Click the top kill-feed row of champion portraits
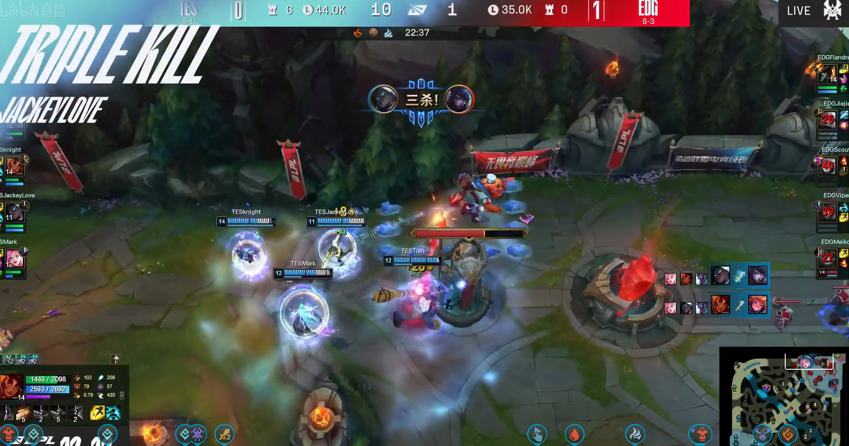This screenshot has width=849, height=446. click(714, 277)
